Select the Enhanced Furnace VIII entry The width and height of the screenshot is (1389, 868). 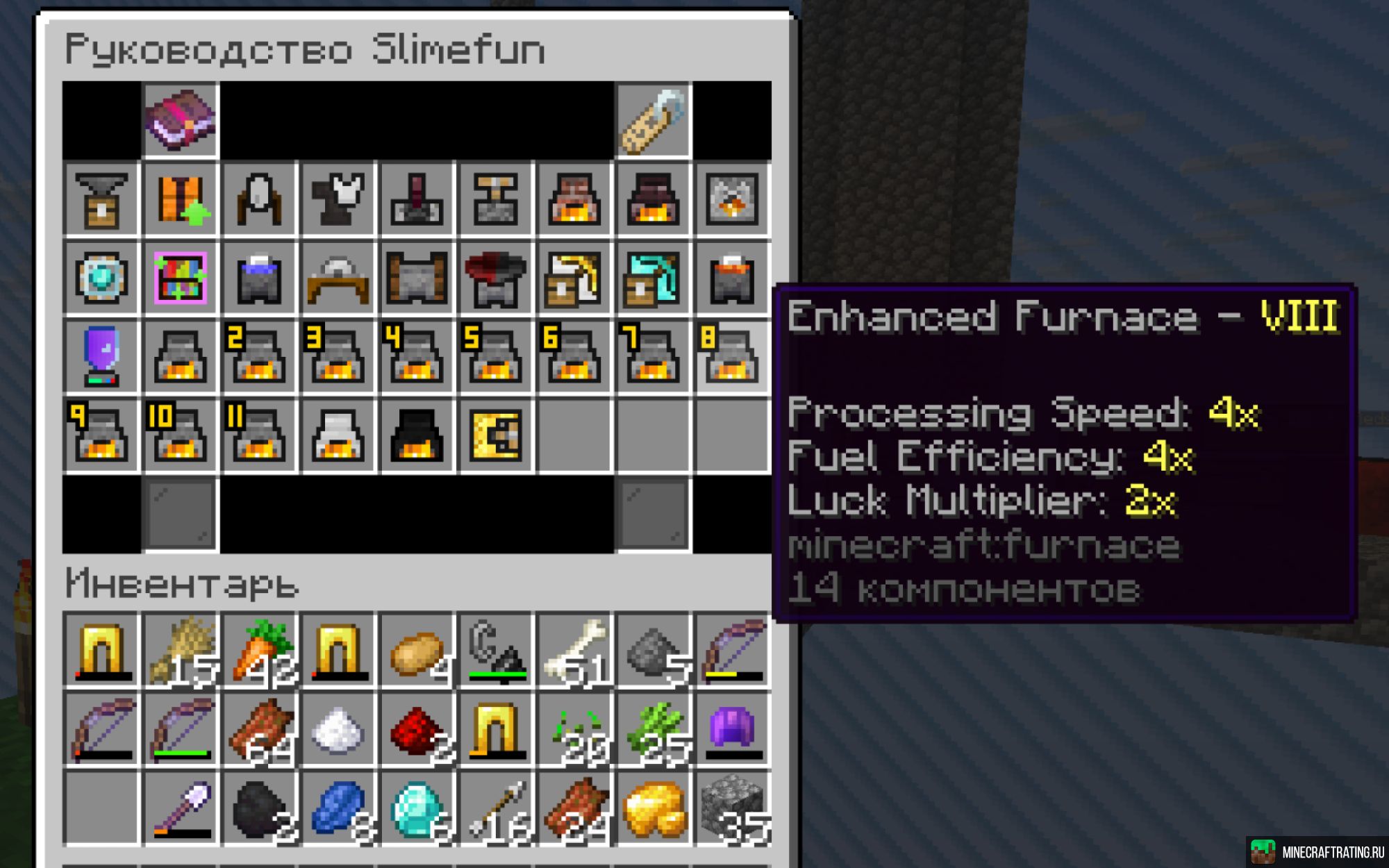click(732, 357)
